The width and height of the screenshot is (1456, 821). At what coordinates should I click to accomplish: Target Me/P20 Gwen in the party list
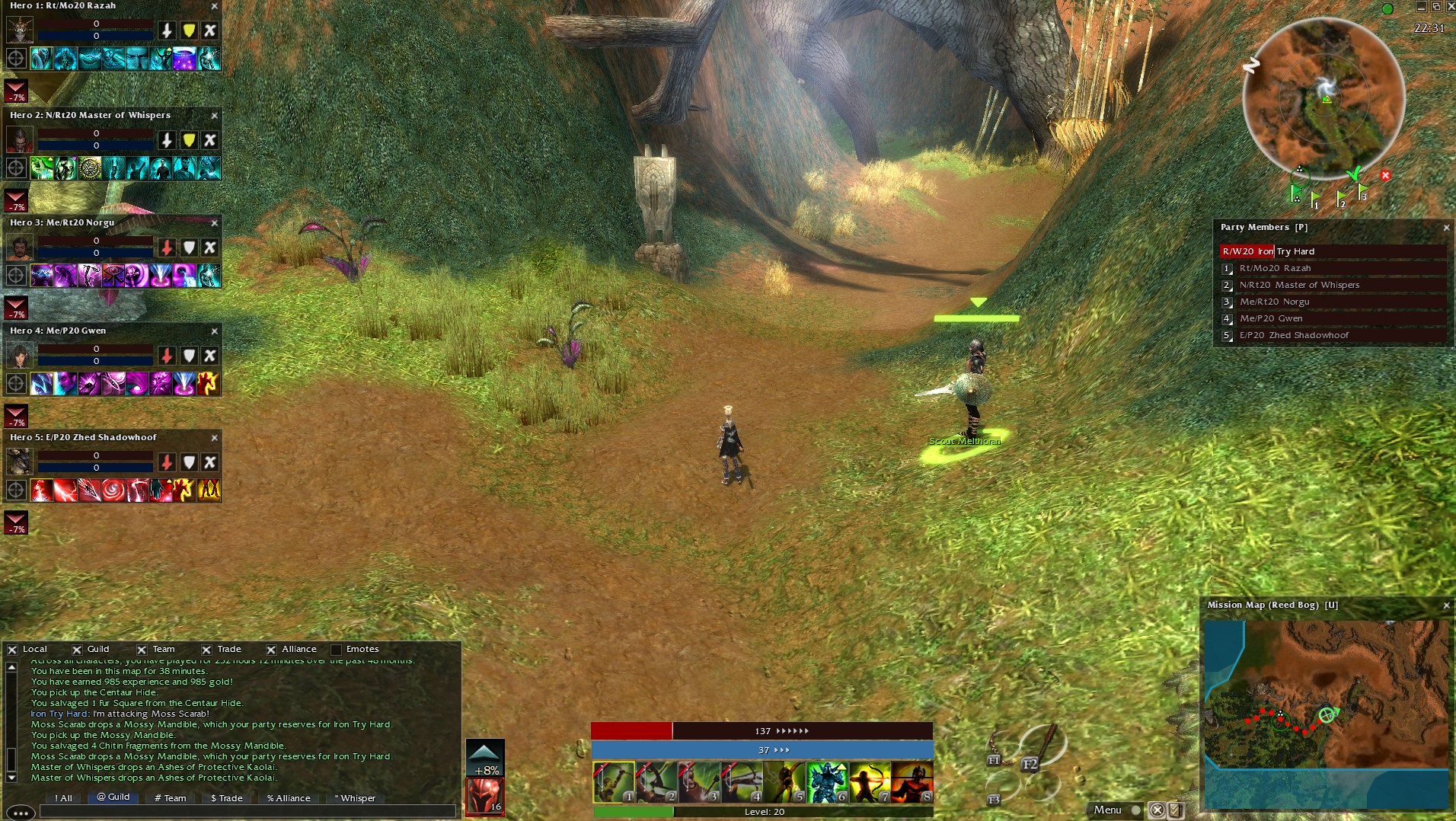[1270, 318]
